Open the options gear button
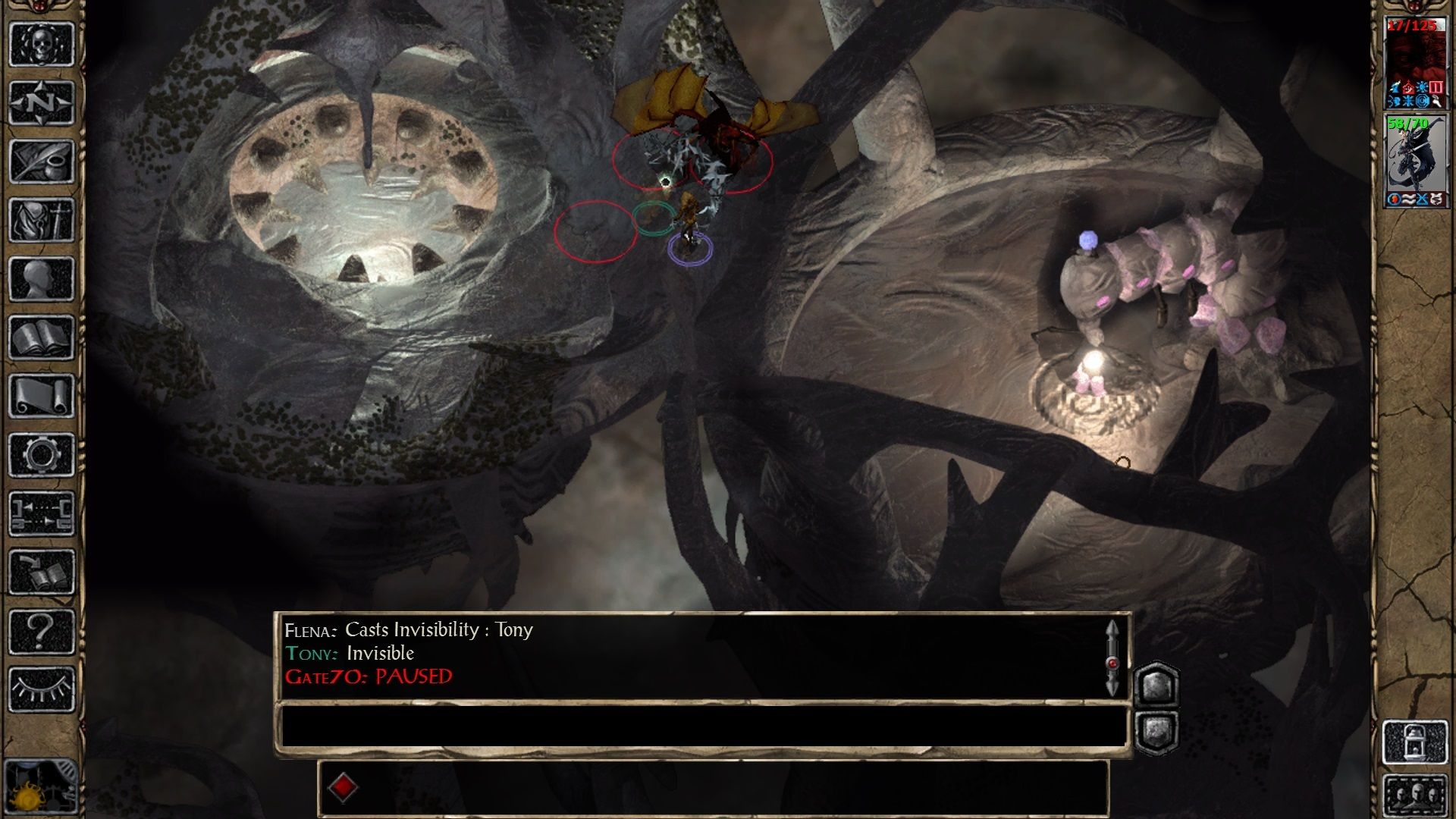The width and height of the screenshot is (1456, 819). pos(42,454)
